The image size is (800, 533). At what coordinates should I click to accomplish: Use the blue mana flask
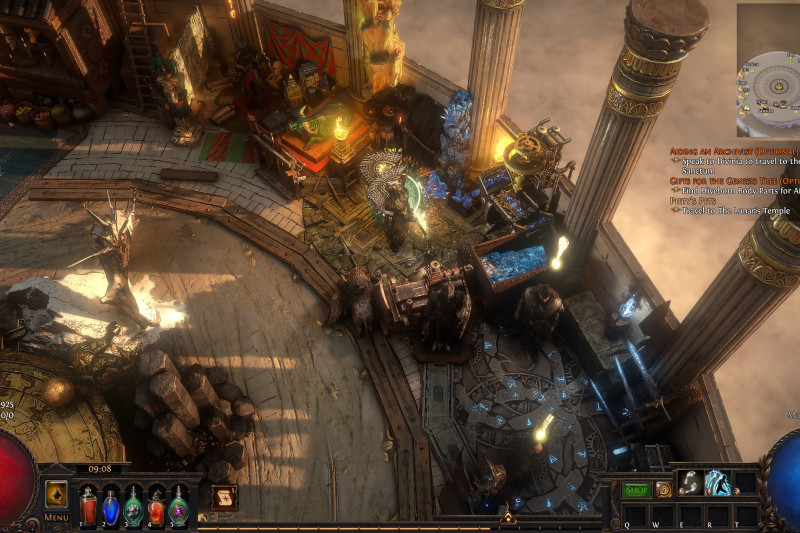110,505
